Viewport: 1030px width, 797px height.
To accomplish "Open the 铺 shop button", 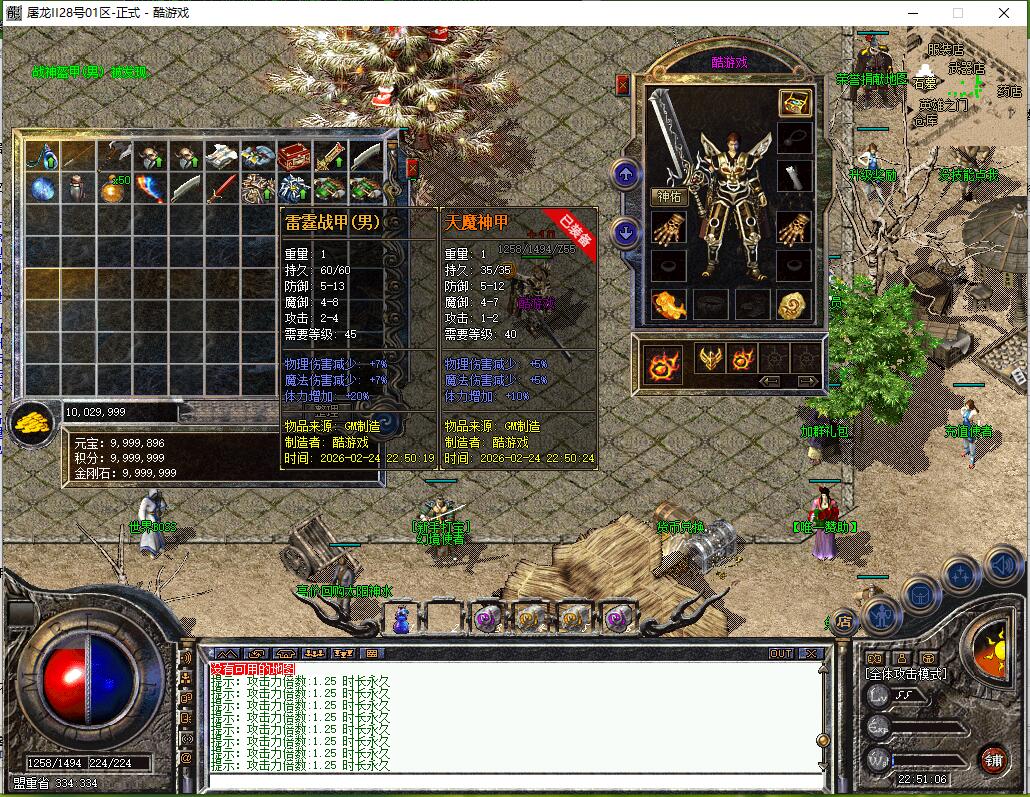I will [x=993, y=759].
